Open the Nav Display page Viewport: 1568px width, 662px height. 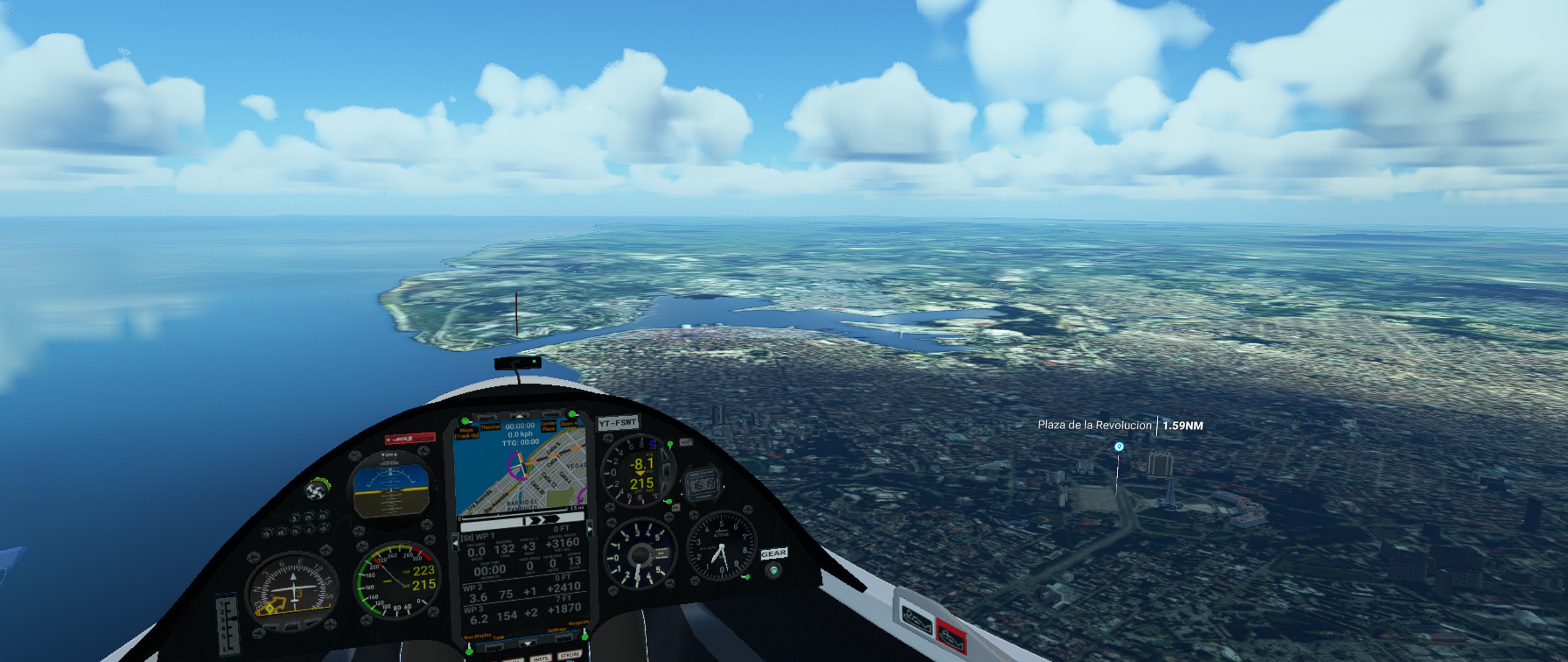[478, 636]
